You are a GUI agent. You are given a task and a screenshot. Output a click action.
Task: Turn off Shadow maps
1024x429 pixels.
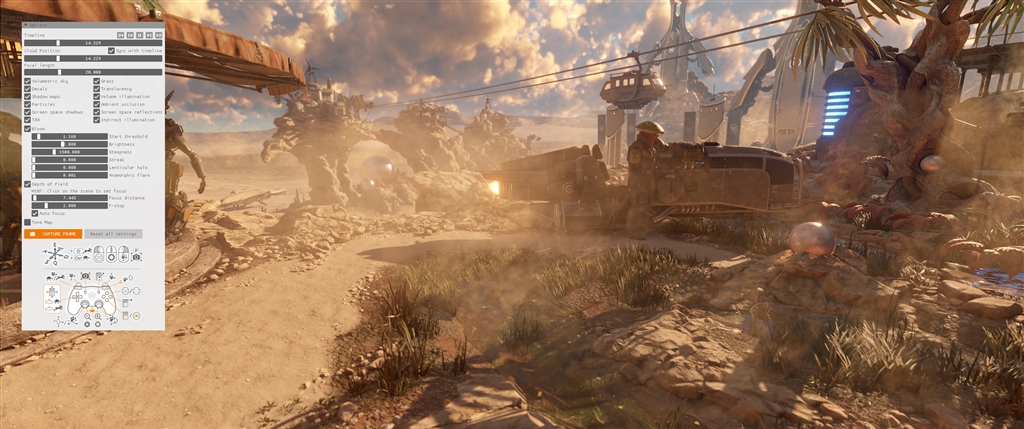point(27,97)
